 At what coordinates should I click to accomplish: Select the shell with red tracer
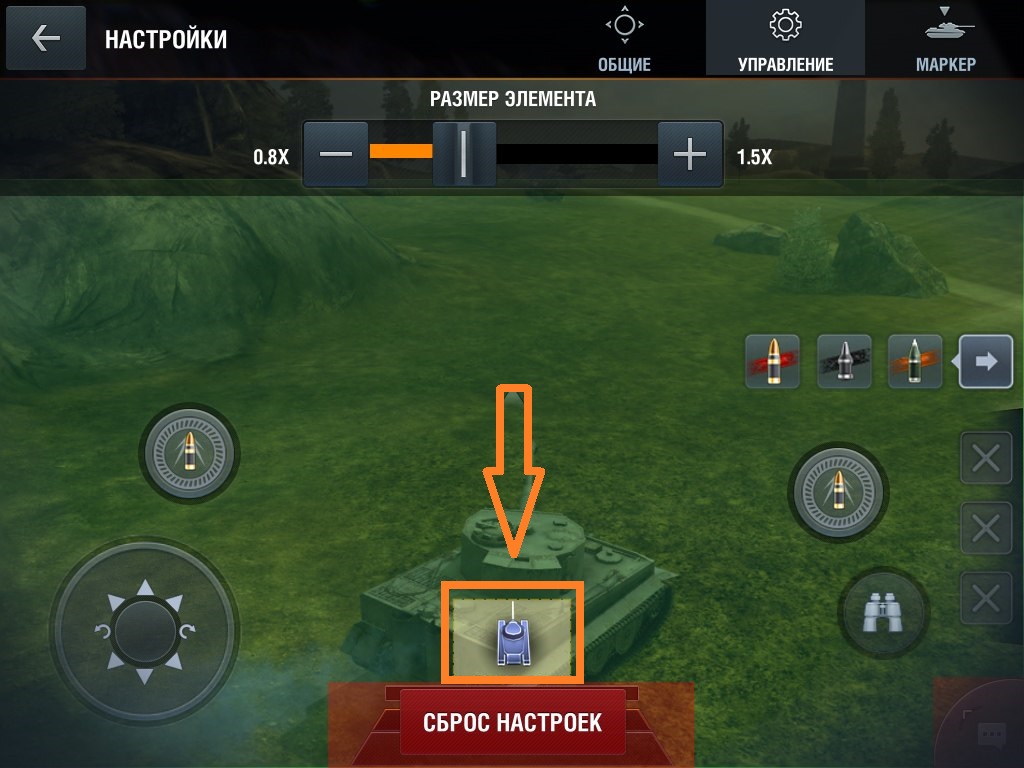point(772,361)
